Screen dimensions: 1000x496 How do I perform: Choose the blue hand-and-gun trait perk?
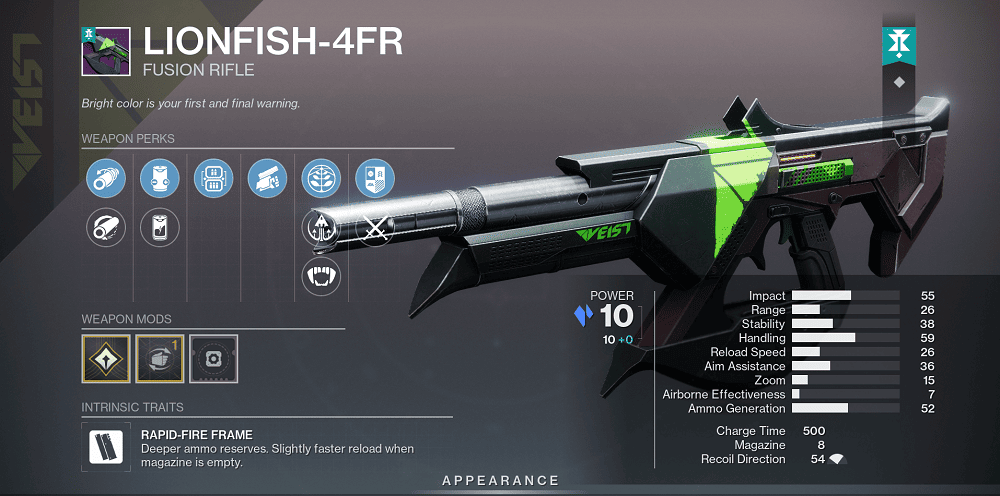[267, 178]
